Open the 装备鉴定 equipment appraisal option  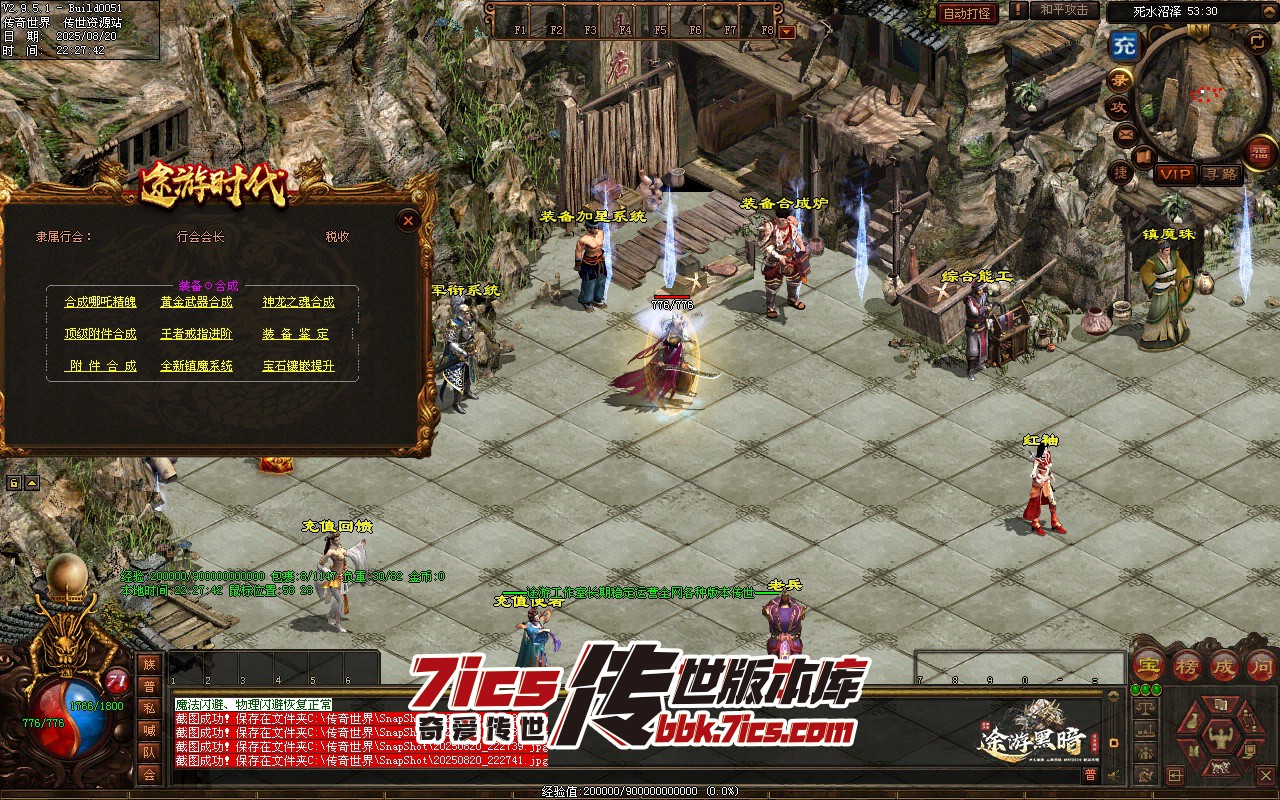click(x=296, y=334)
